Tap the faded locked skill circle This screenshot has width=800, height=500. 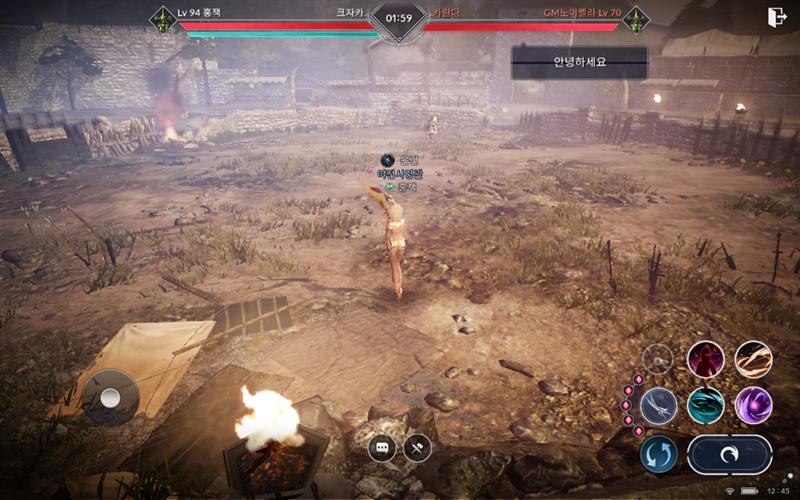pyautogui.click(x=658, y=359)
